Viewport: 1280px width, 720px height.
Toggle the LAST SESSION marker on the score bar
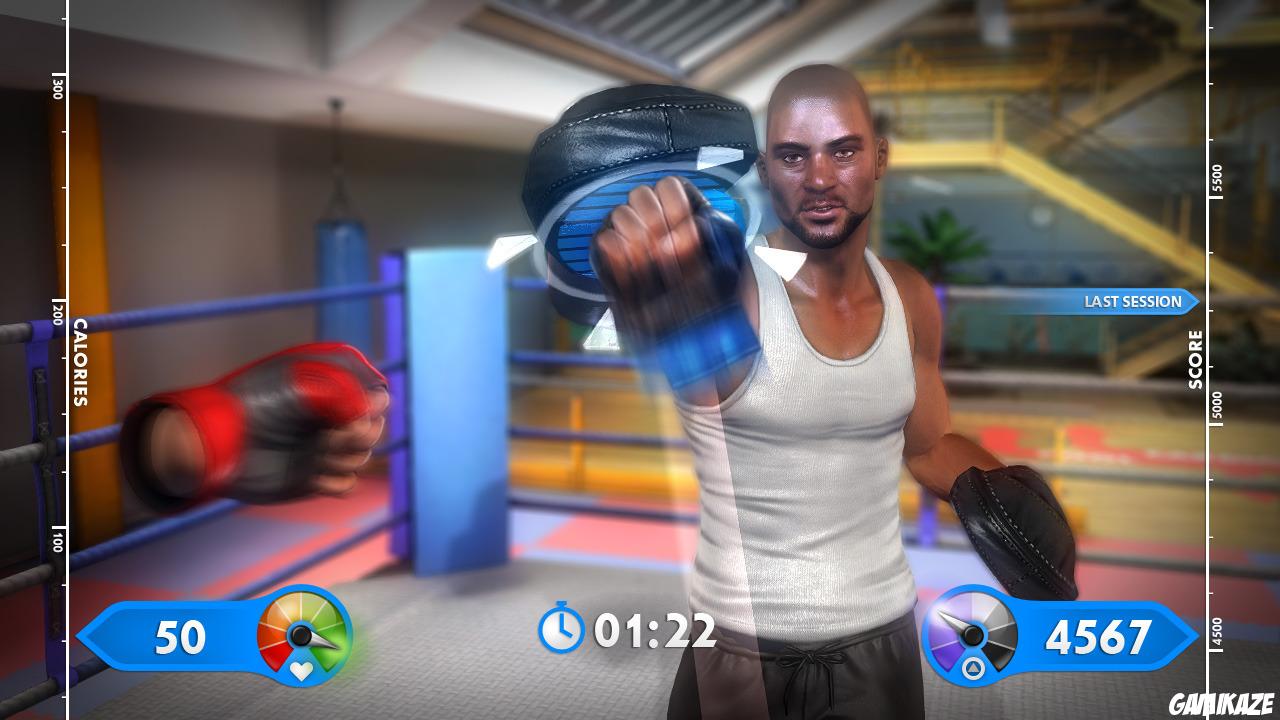[x=1134, y=299]
